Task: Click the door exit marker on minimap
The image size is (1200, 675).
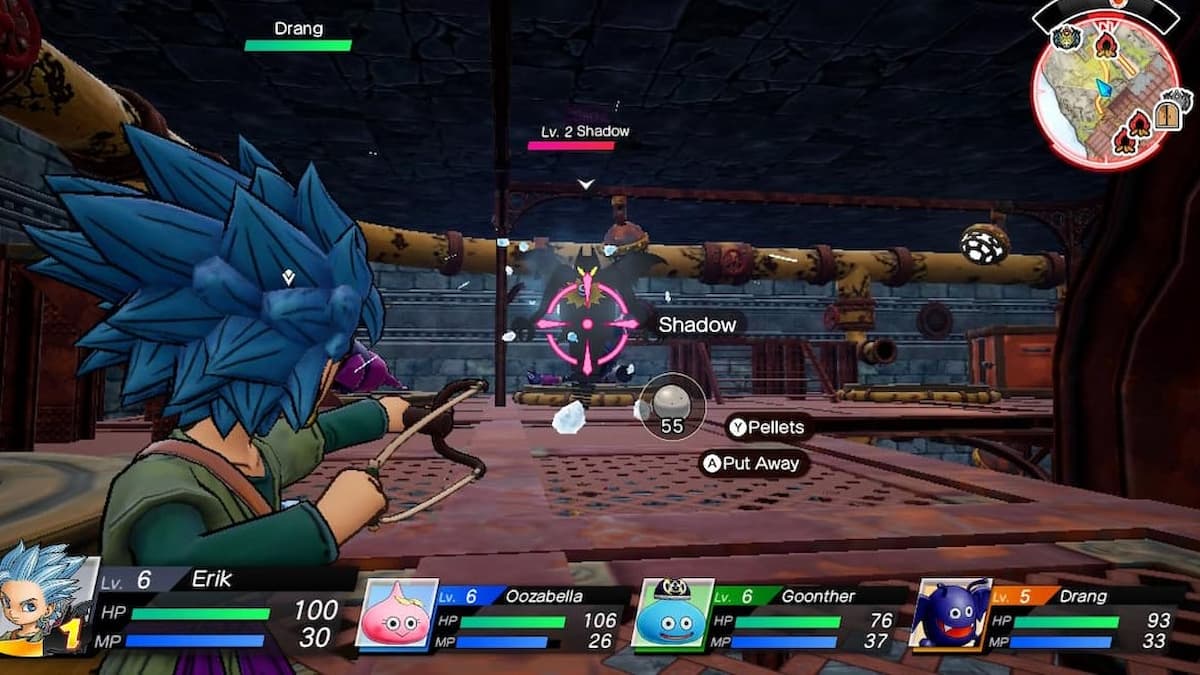Action: click(x=1167, y=115)
